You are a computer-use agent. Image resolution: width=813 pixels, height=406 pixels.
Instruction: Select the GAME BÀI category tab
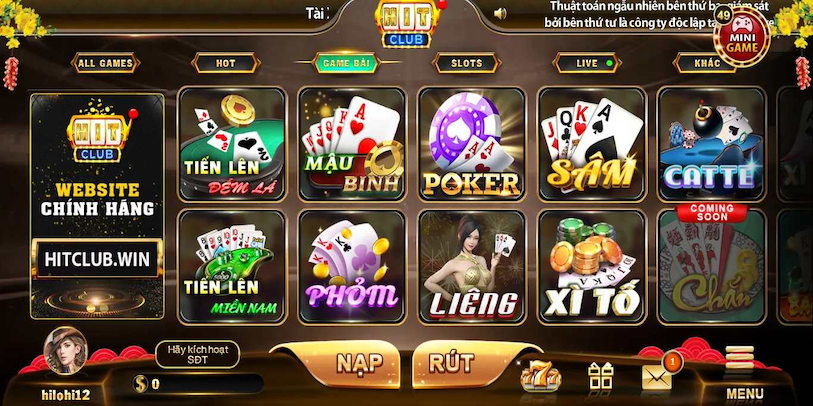click(x=346, y=63)
